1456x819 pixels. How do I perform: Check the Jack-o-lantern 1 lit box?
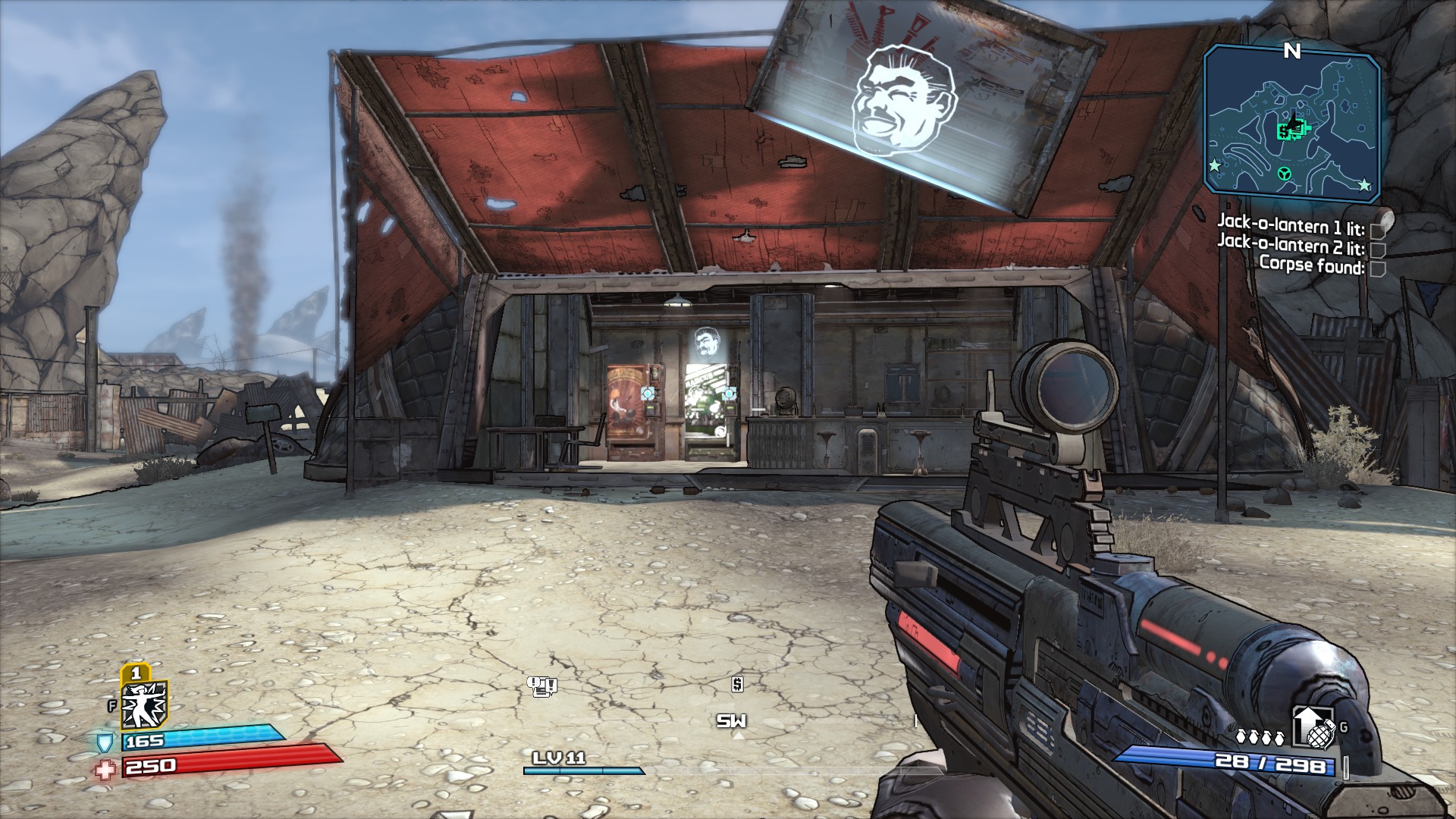(x=1378, y=231)
